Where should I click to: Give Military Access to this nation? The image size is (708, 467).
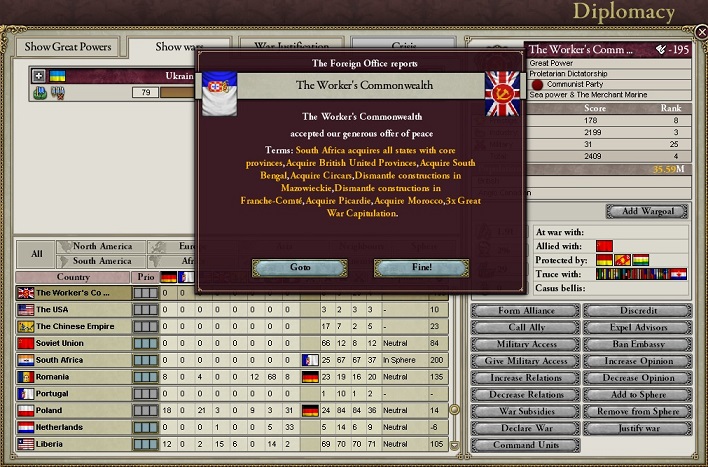pos(527,361)
